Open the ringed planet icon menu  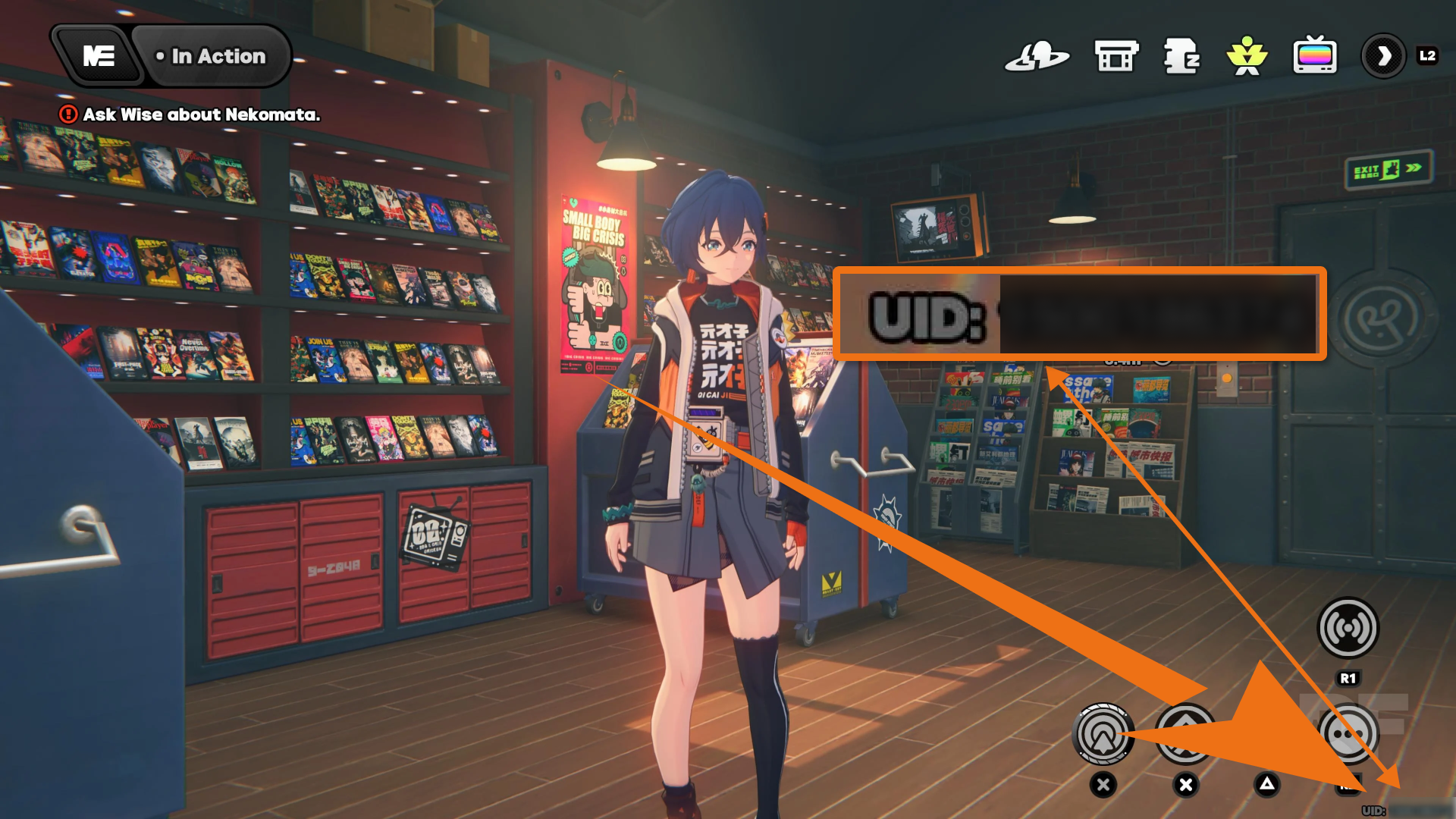[1037, 56]
